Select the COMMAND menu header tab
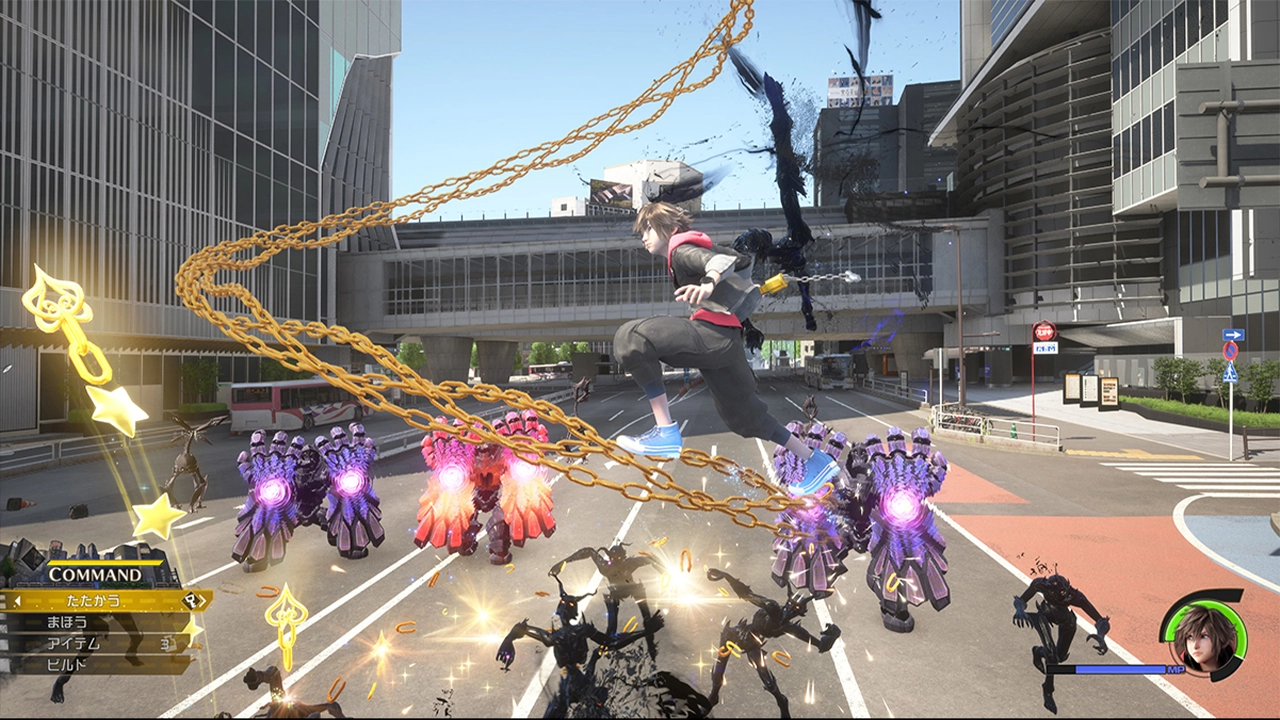This screenshot has width=1280, height=720. coord(95,573)
